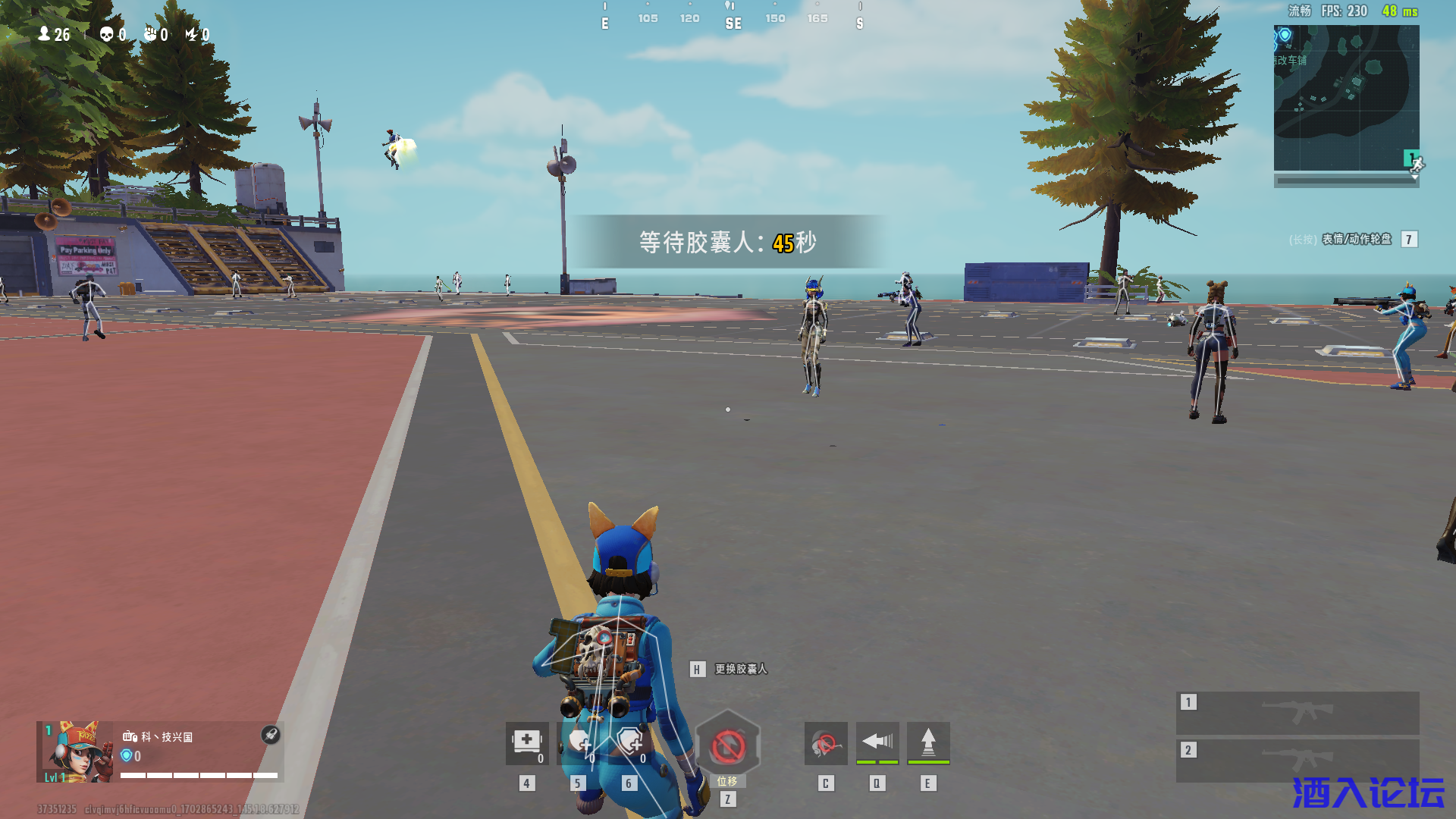Image resolution: width=1456 pixels, height=819 pixels.
Task: Click the disabled crouching-figure ability icon
Action: click(x=826, y=743)
